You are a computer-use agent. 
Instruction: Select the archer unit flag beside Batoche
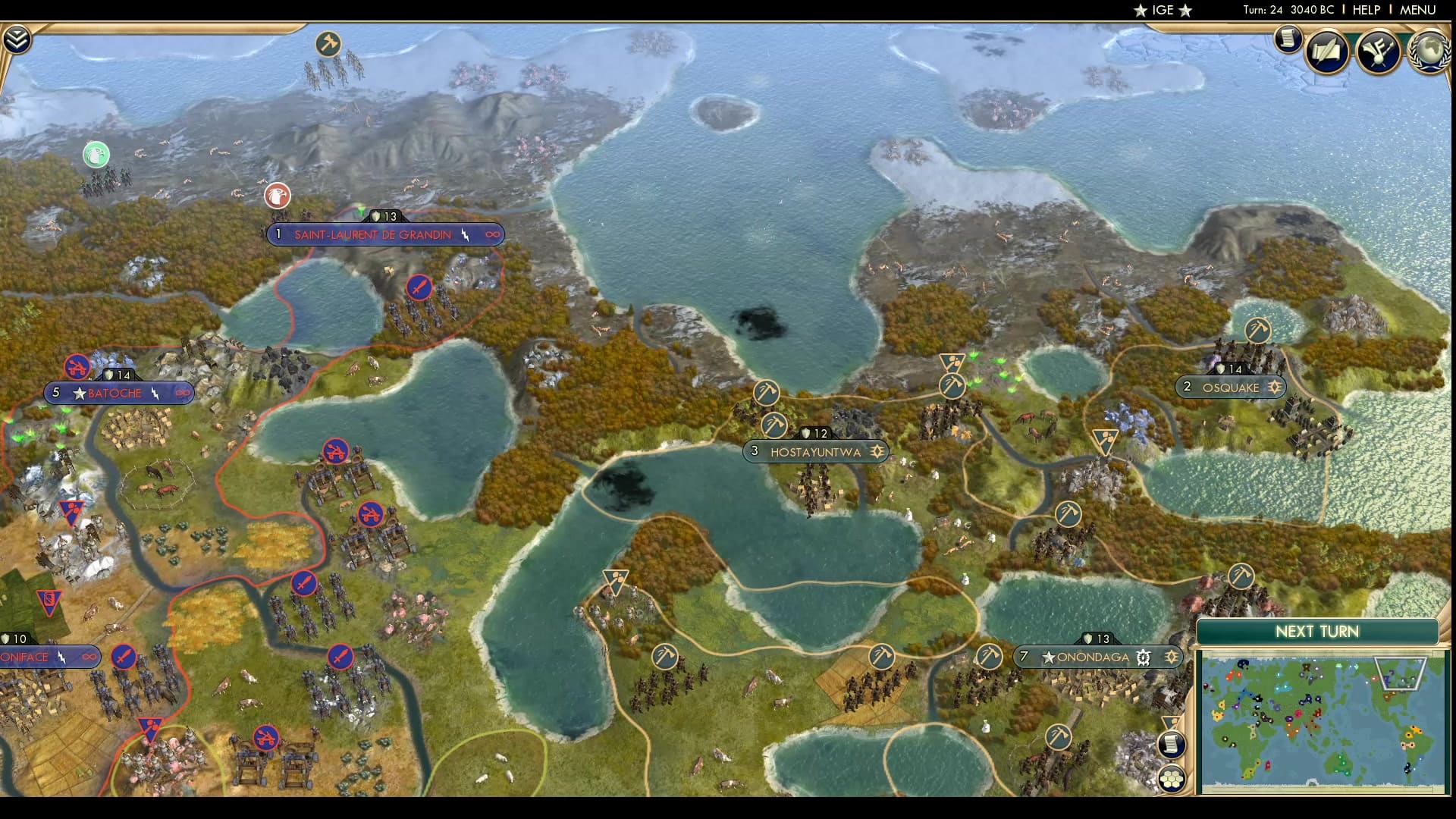coord(76,367)
